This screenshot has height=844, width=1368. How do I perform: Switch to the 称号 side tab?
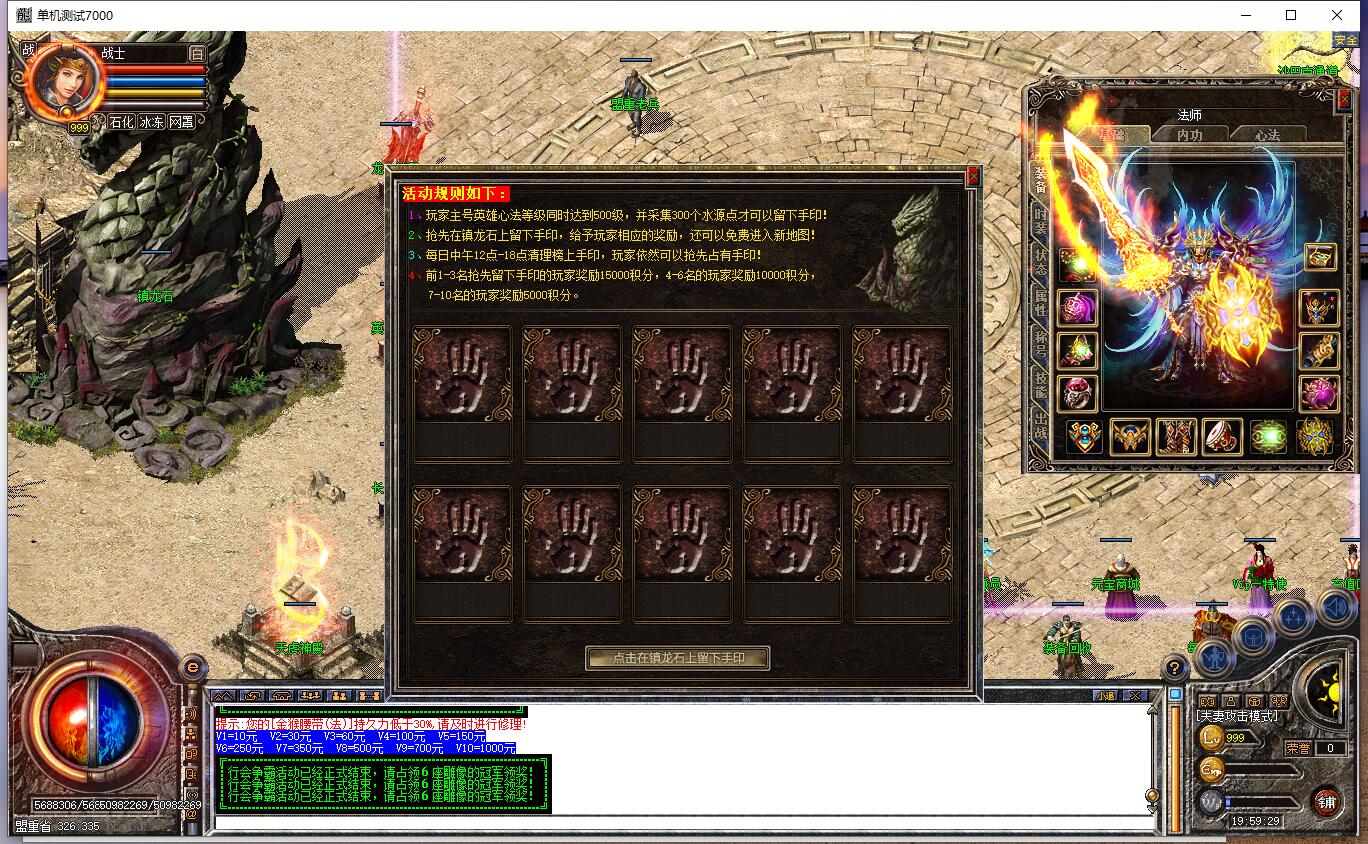[x=1040, y=346]
